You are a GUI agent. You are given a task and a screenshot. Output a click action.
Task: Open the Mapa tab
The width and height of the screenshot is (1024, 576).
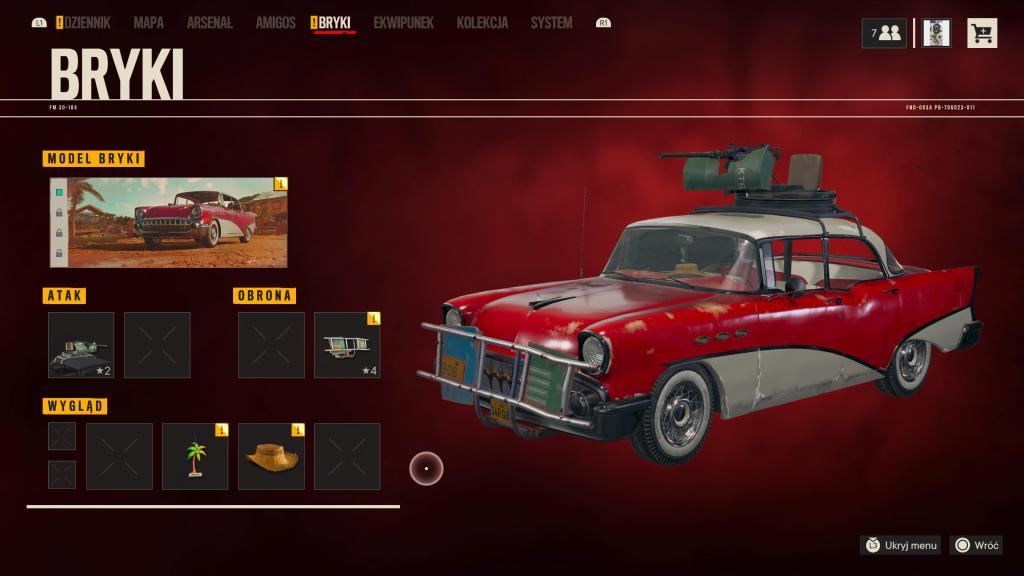pyautogui.click(x=148, y=22)
